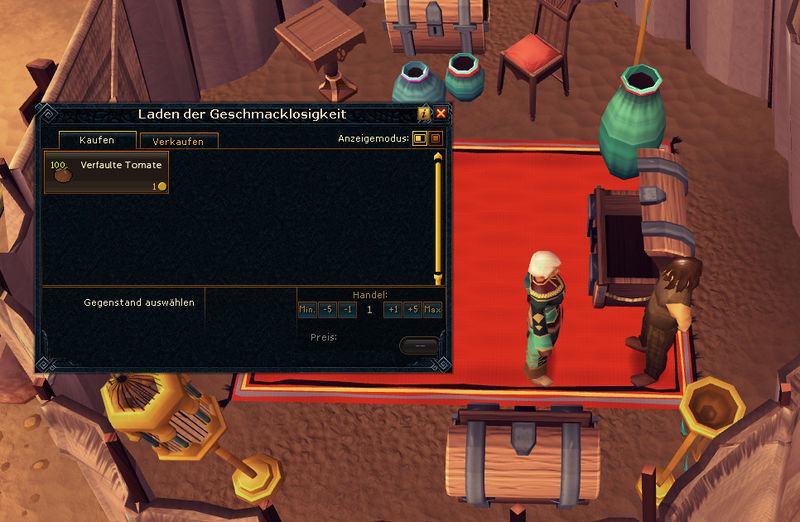
Task: Decrease trade quantity by 1
Action: 346,310
